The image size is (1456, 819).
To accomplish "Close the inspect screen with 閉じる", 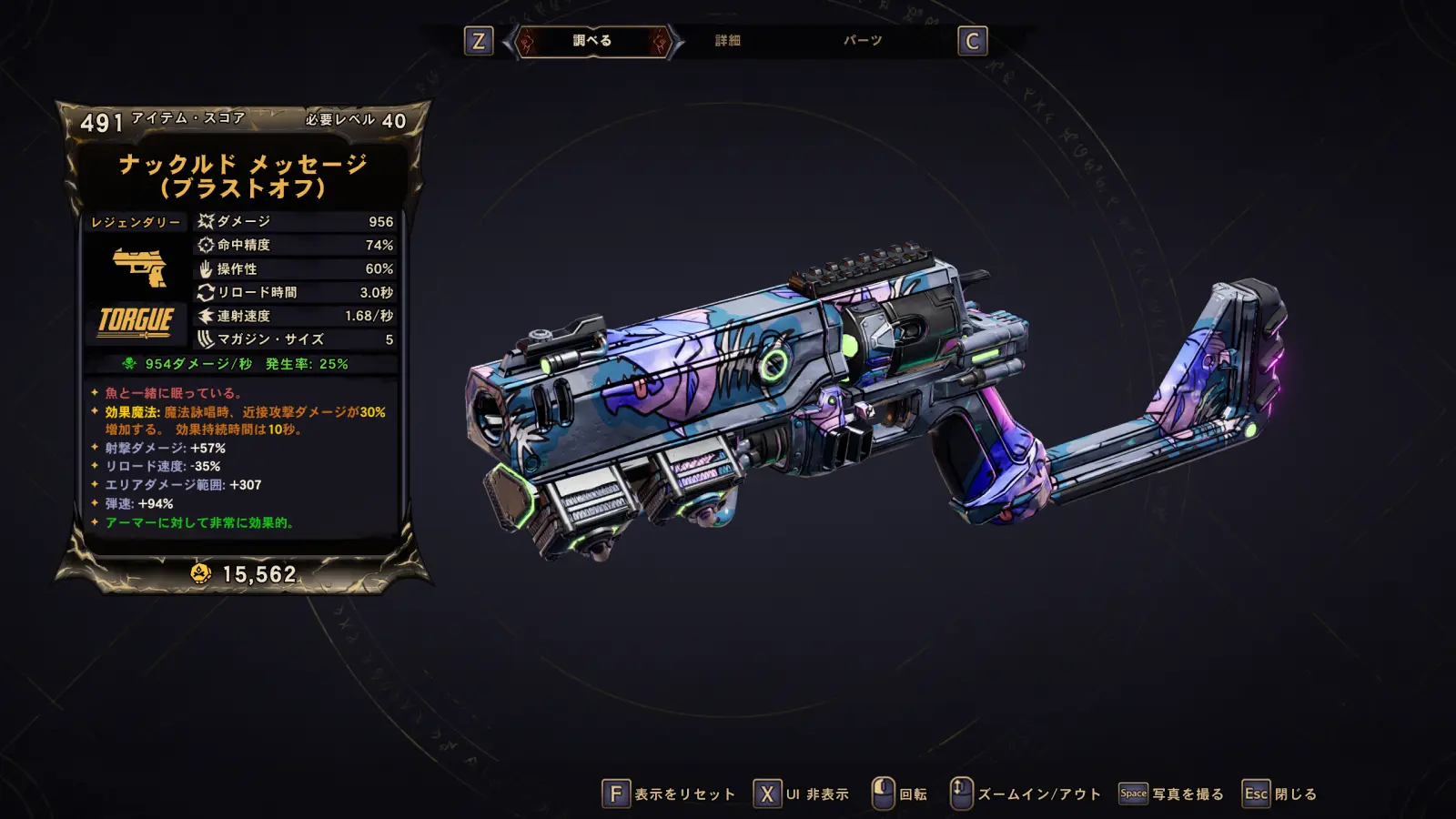I will tap(1280, 794).
